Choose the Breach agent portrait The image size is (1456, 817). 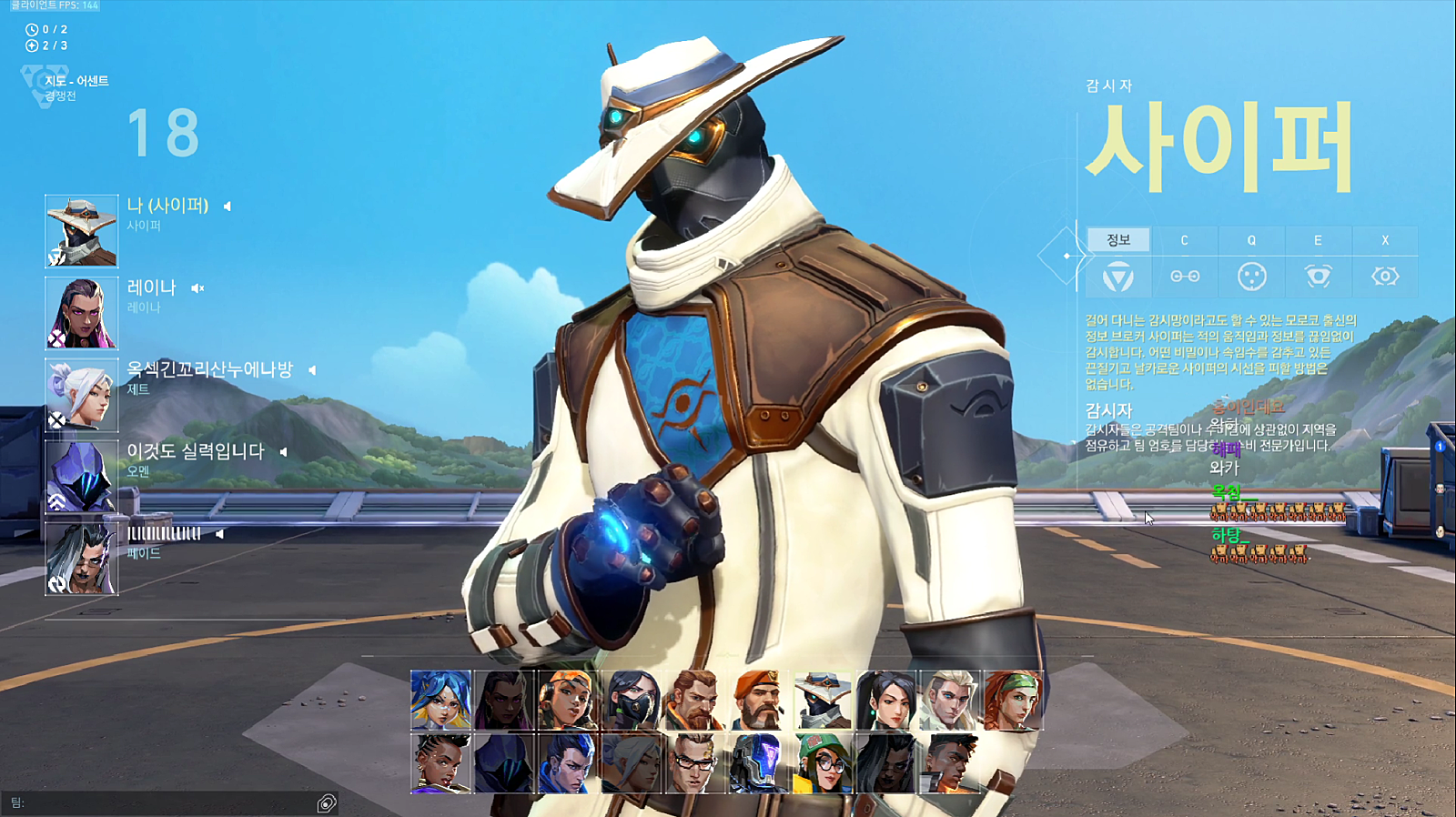pyautogui.click(x=695, y=701)
